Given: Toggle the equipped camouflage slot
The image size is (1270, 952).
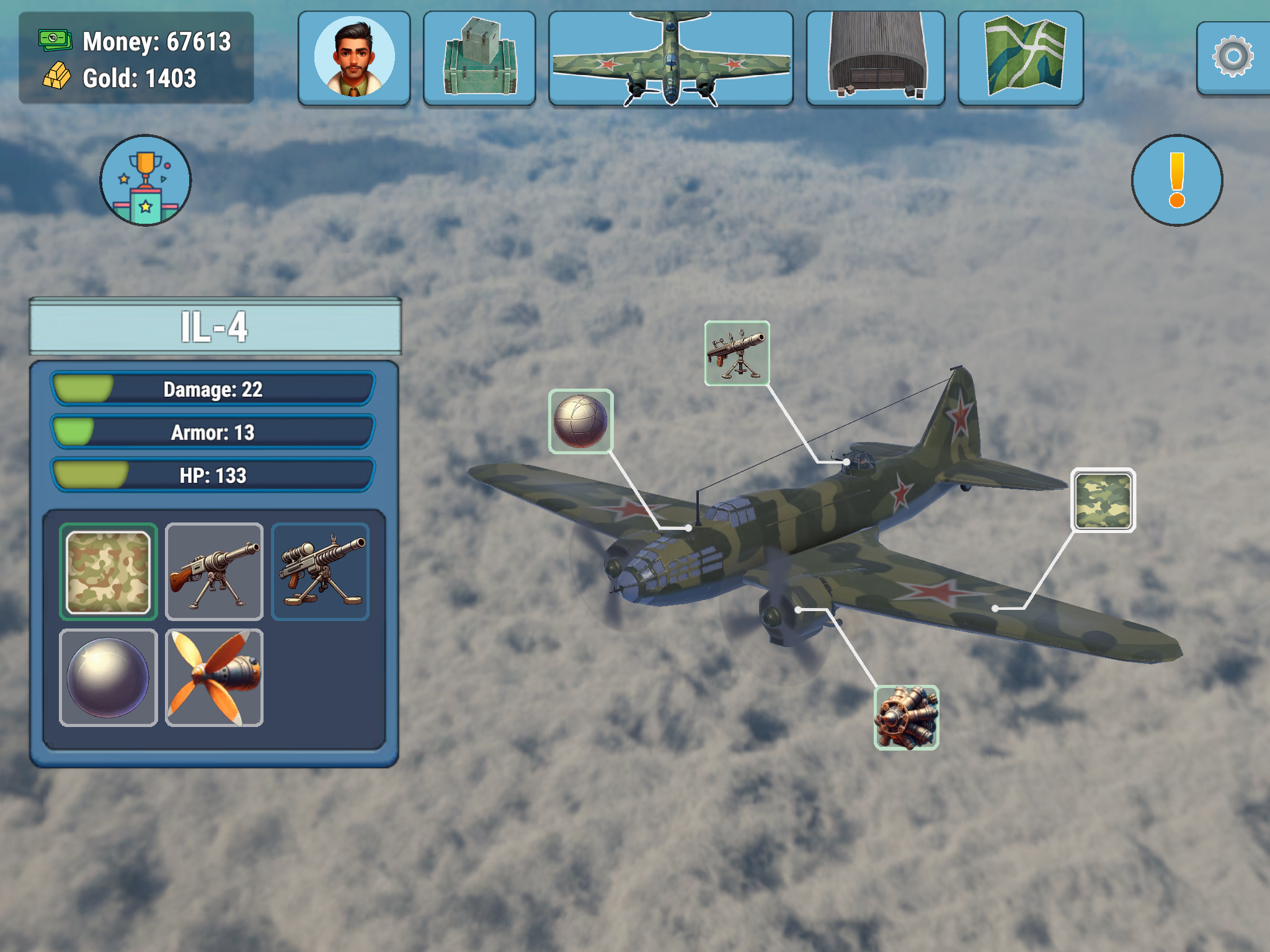Looking at the screenshot, I should (109, 570).
